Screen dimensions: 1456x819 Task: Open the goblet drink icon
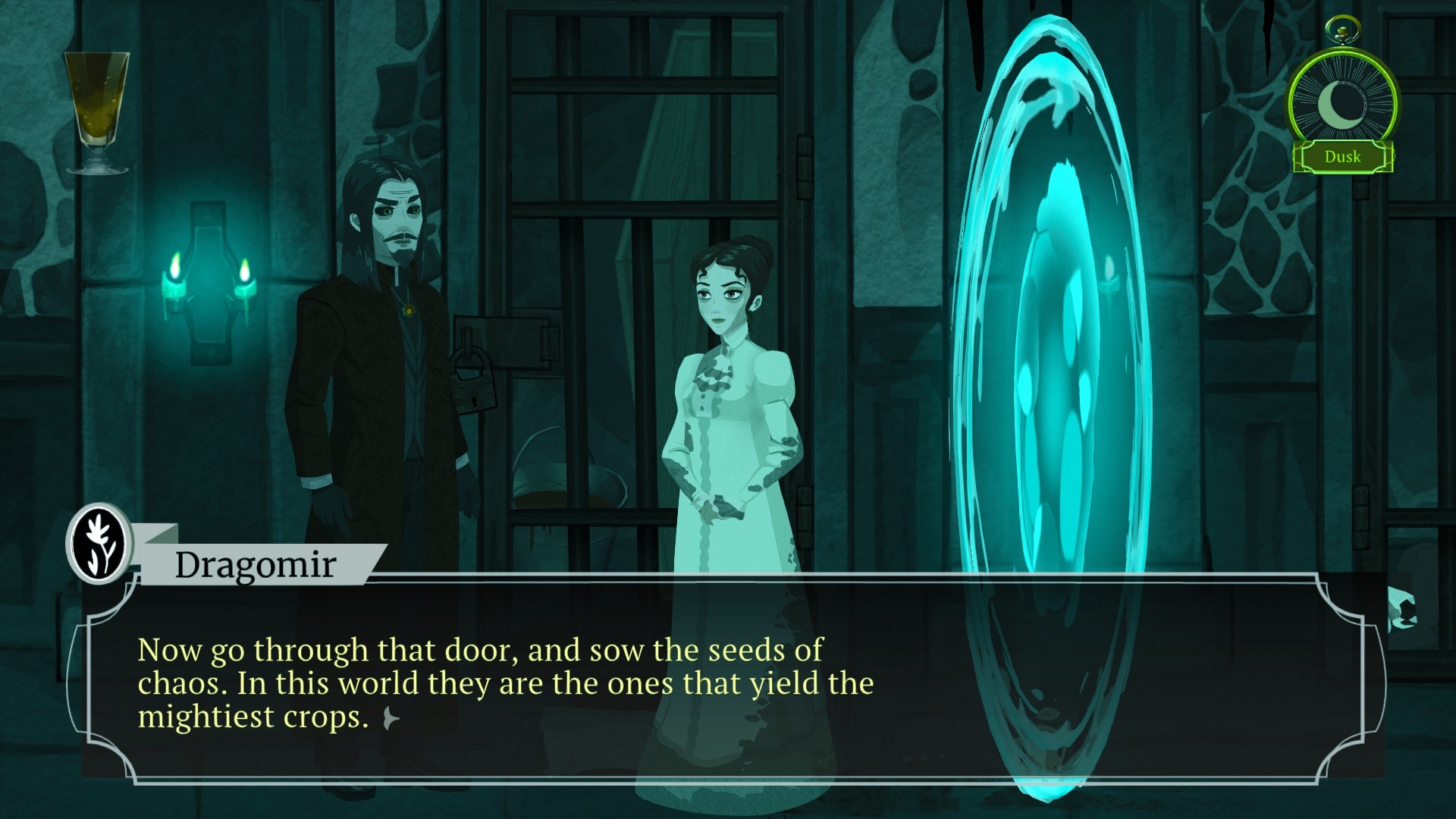pos(96,111)
